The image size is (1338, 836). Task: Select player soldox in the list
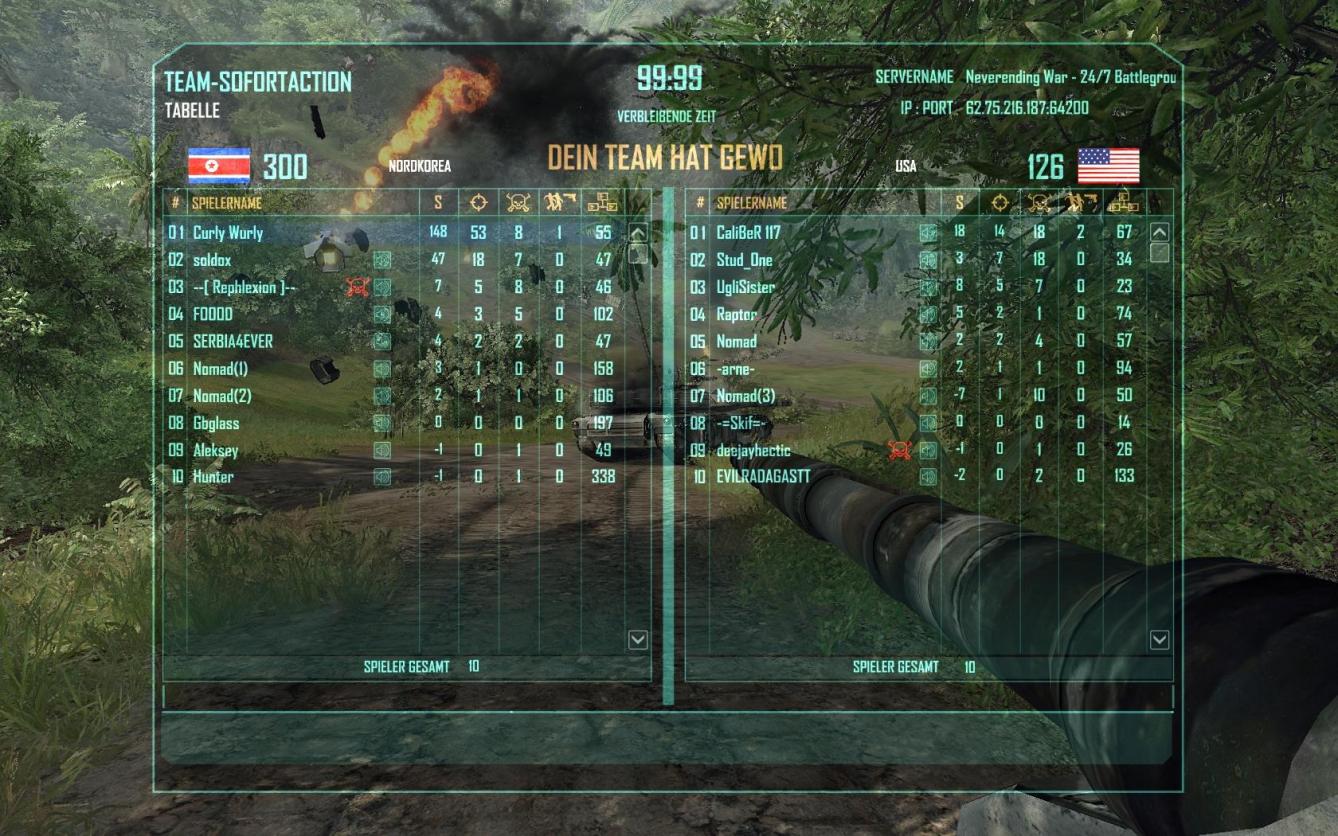click(212, 260)
